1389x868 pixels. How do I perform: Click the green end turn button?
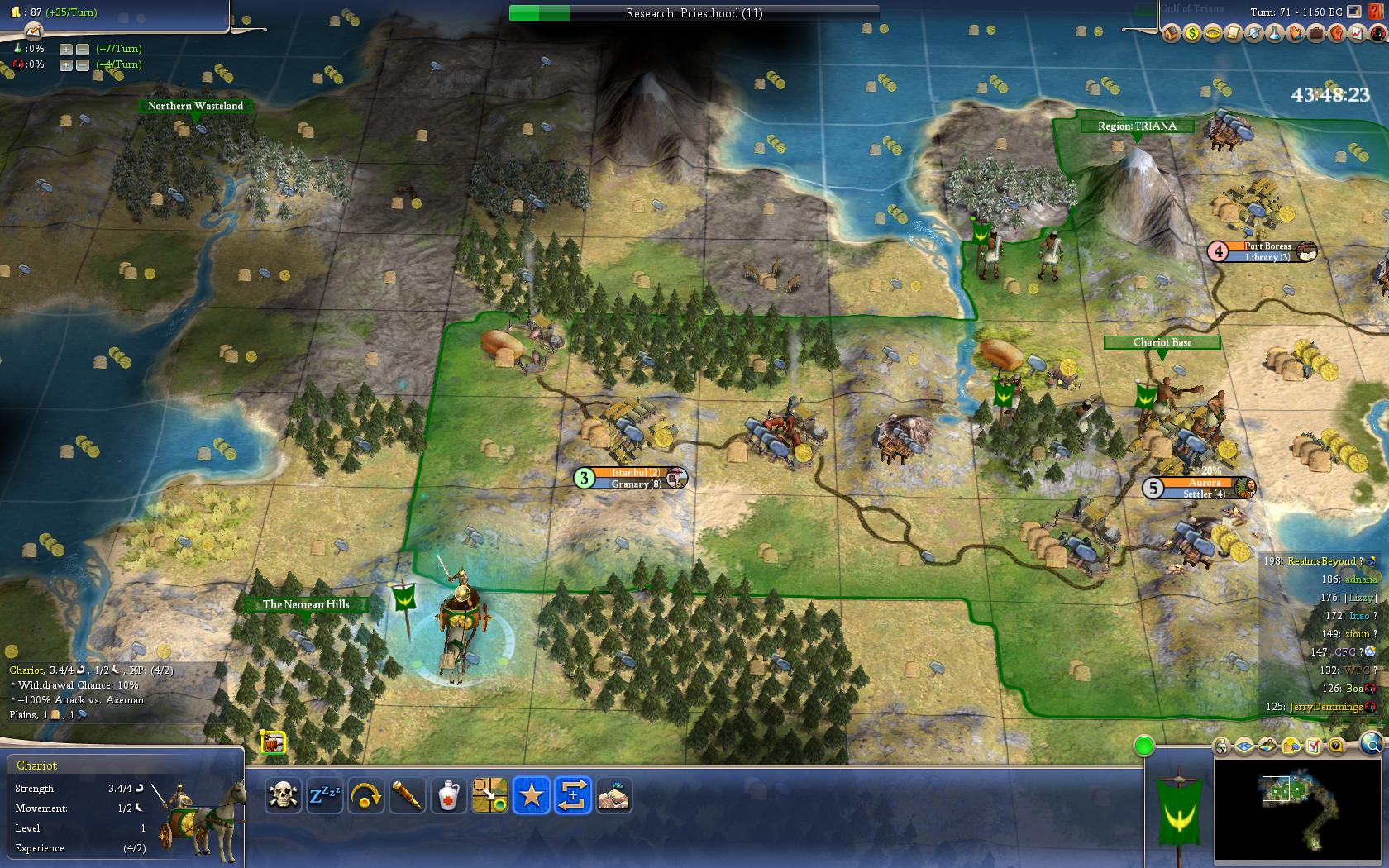(1144, 746)
